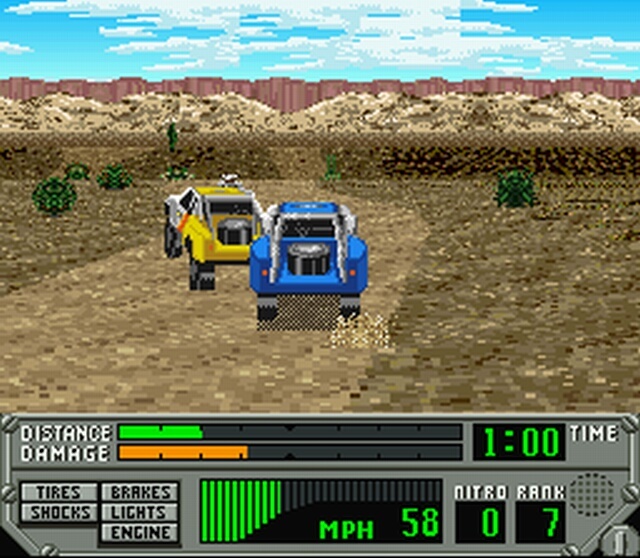Choose the BRAKES status panel
Viewport: 640px width, 558px height.
[140, 493]
